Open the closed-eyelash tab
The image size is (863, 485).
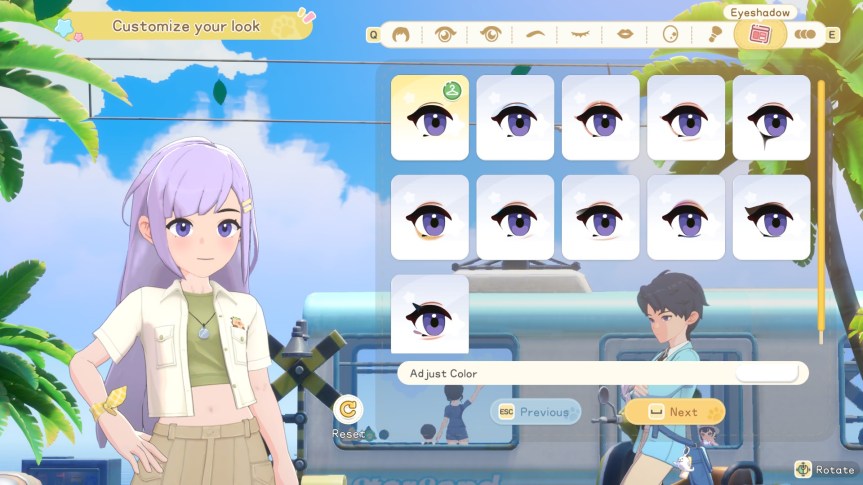click(x=580, y=34)
